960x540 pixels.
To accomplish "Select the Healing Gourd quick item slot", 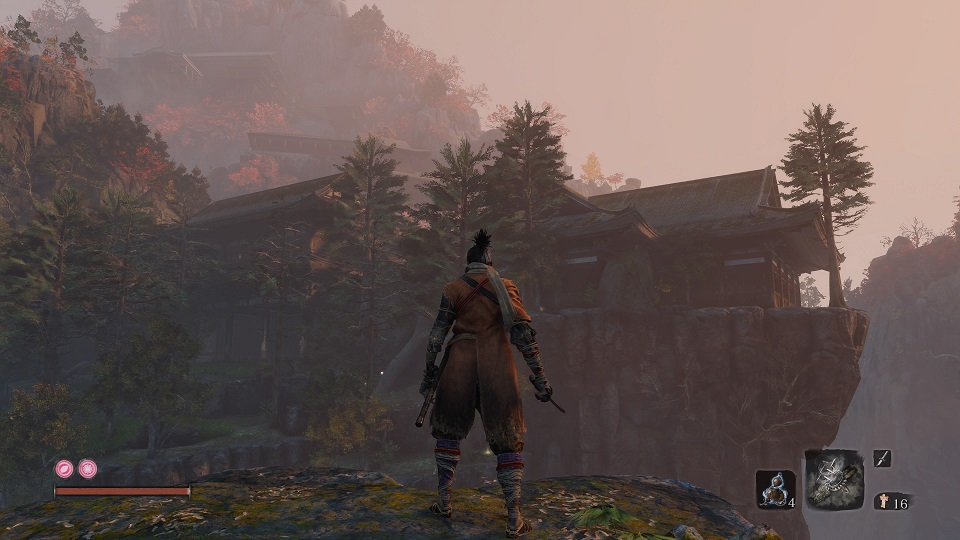I will click(775, 490).
